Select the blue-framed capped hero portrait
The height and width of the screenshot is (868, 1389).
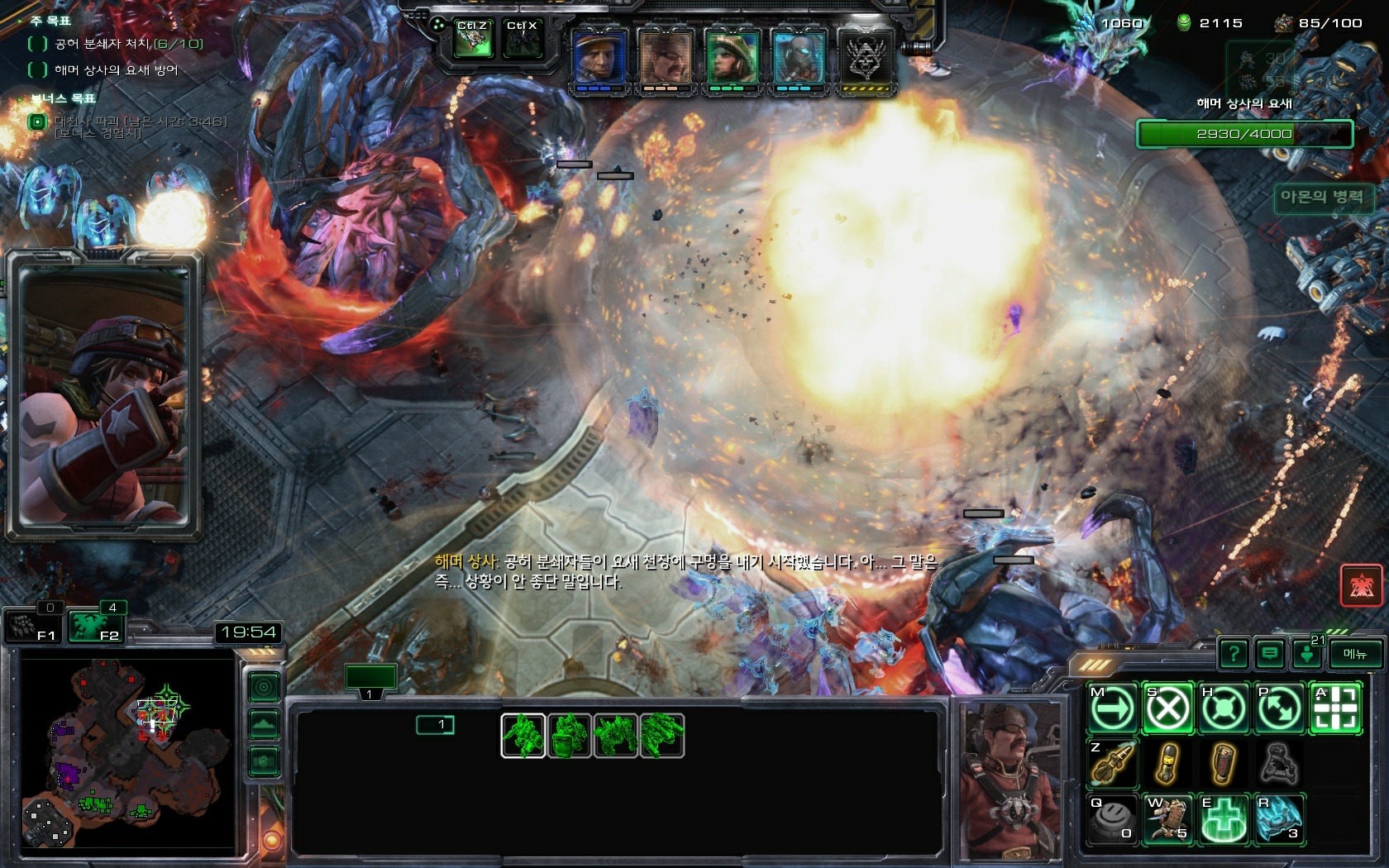[x=599, y=60]
